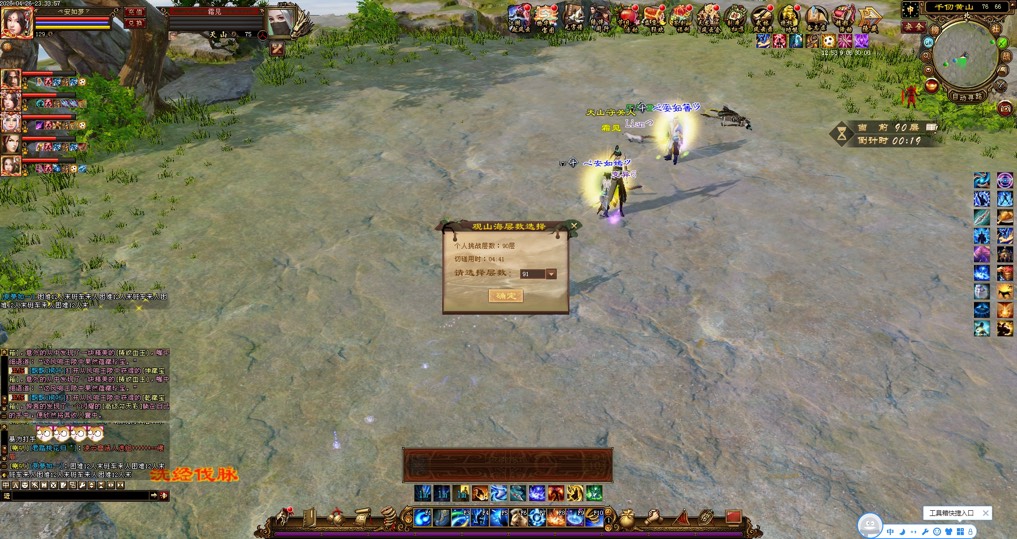Activate the green skill in upper hotbar row
Image resolution: width=1017 pixels, height=539 pixels.
pos(594,493)
